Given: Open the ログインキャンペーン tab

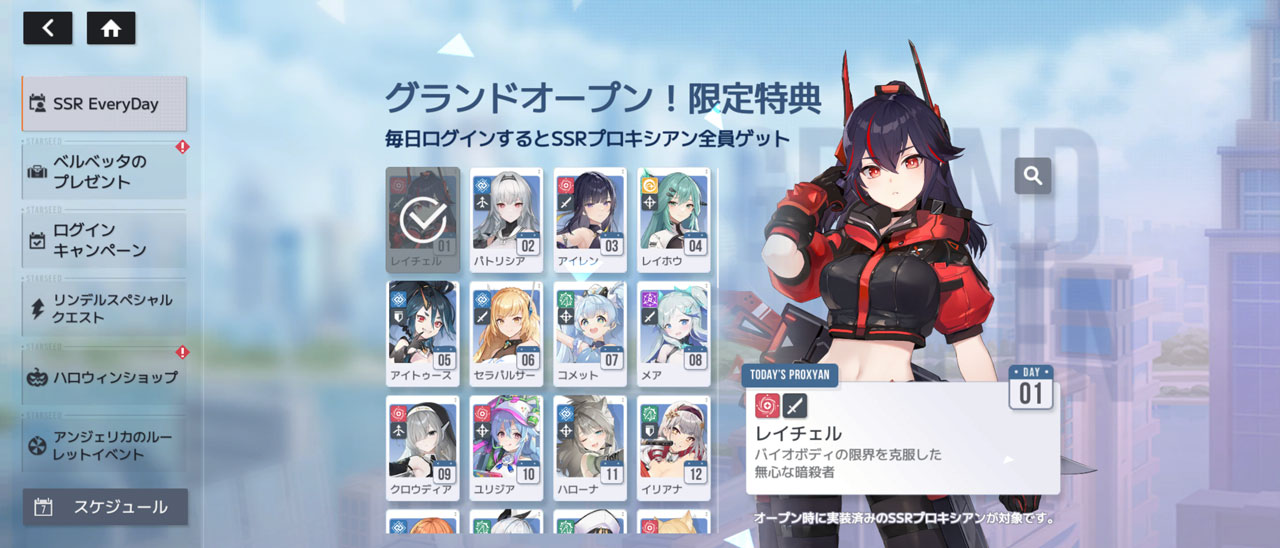Looking at the screenshot, I should point(104,240).
